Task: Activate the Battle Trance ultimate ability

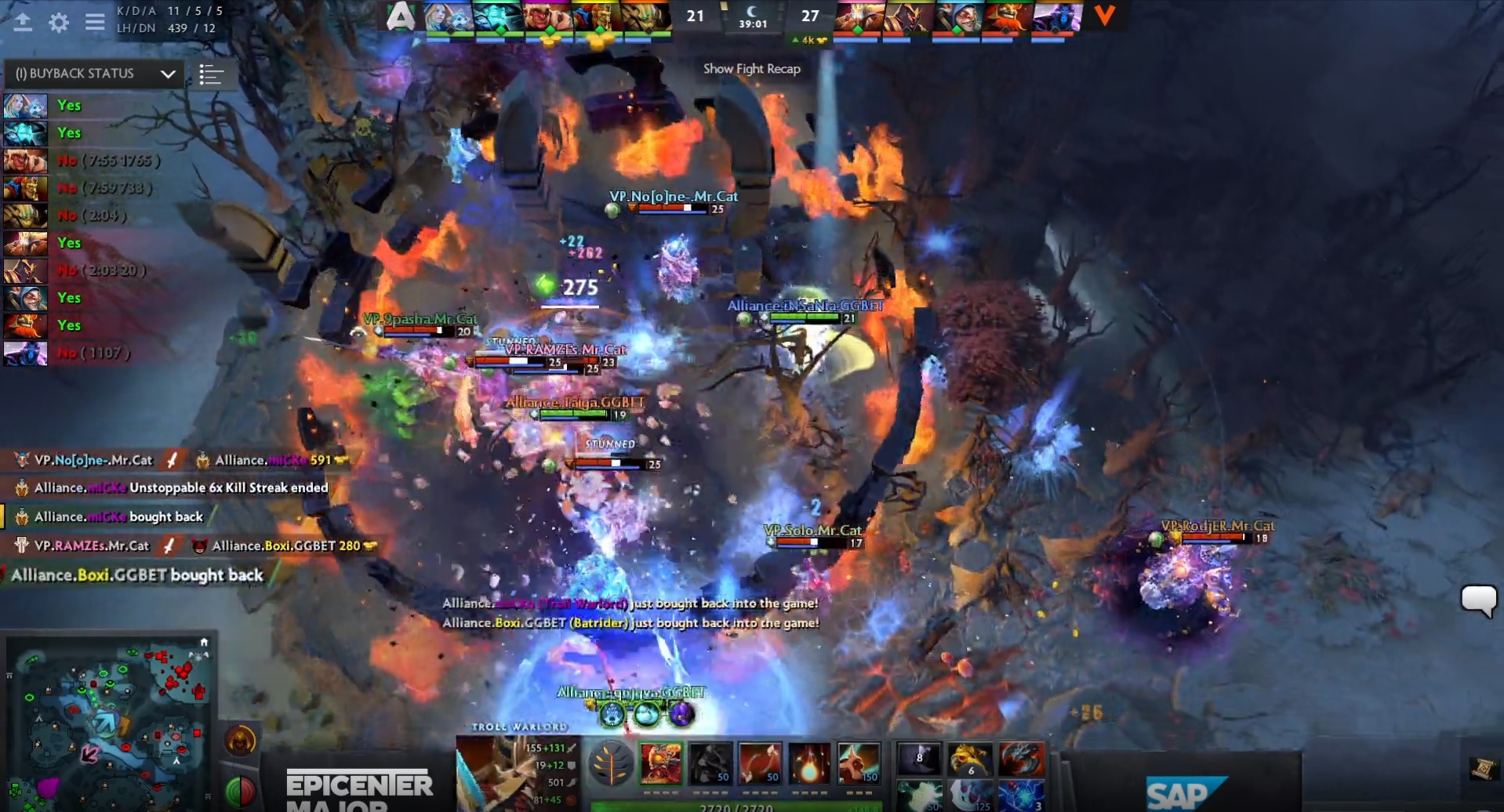Action: point(859,763)
